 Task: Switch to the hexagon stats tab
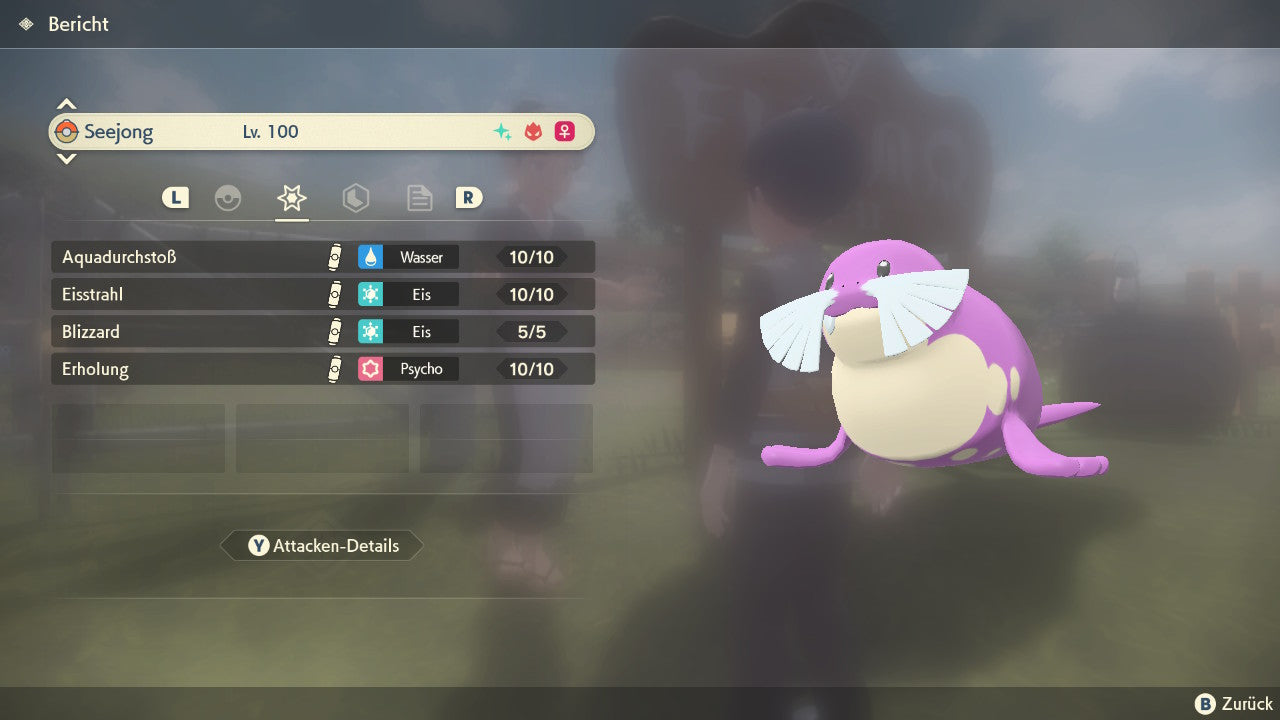355,198
